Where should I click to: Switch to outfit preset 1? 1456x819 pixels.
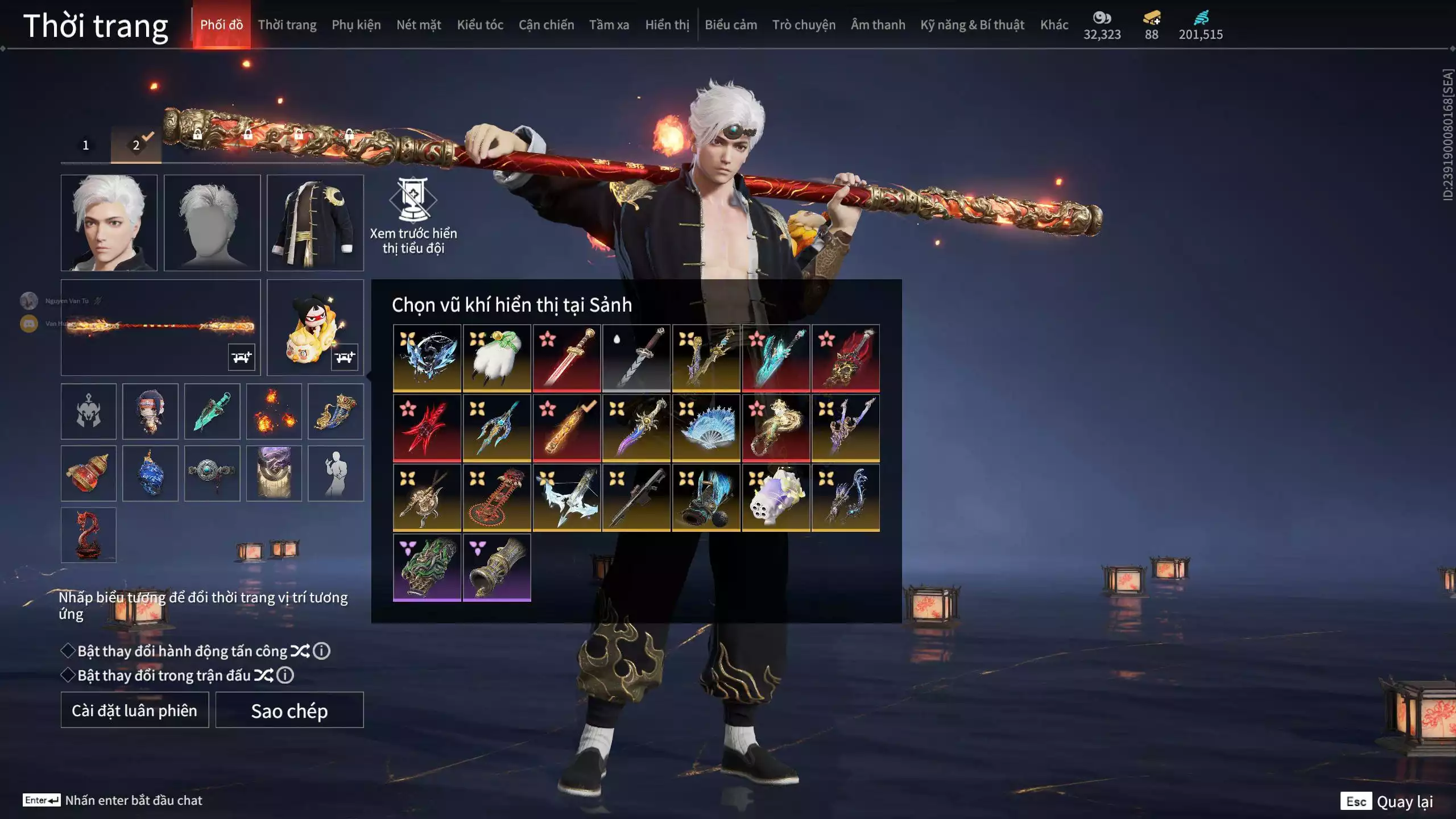(86, 146)
